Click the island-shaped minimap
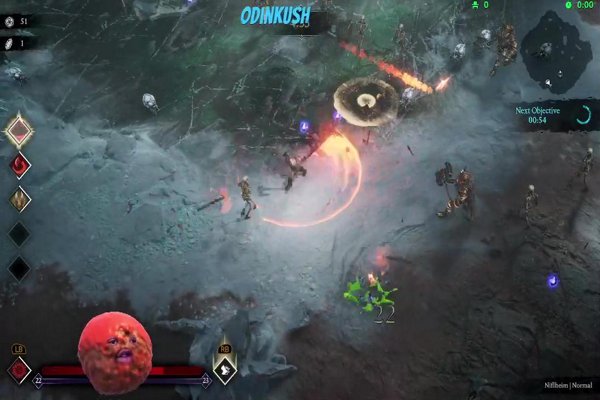This screenshot has height=400, width=600. tap(557, 50)
